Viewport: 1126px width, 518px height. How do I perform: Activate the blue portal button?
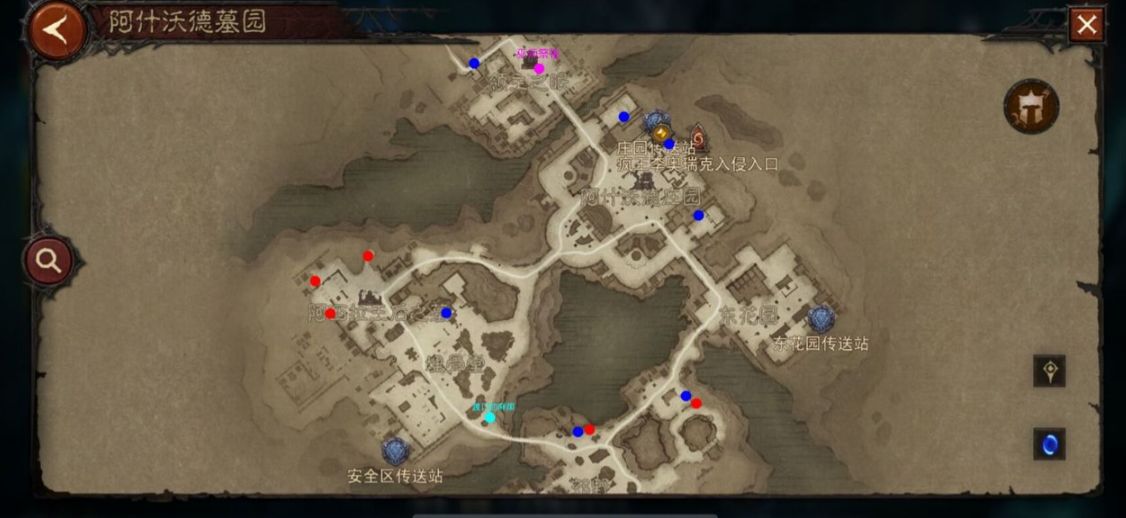click(1049, 444)
